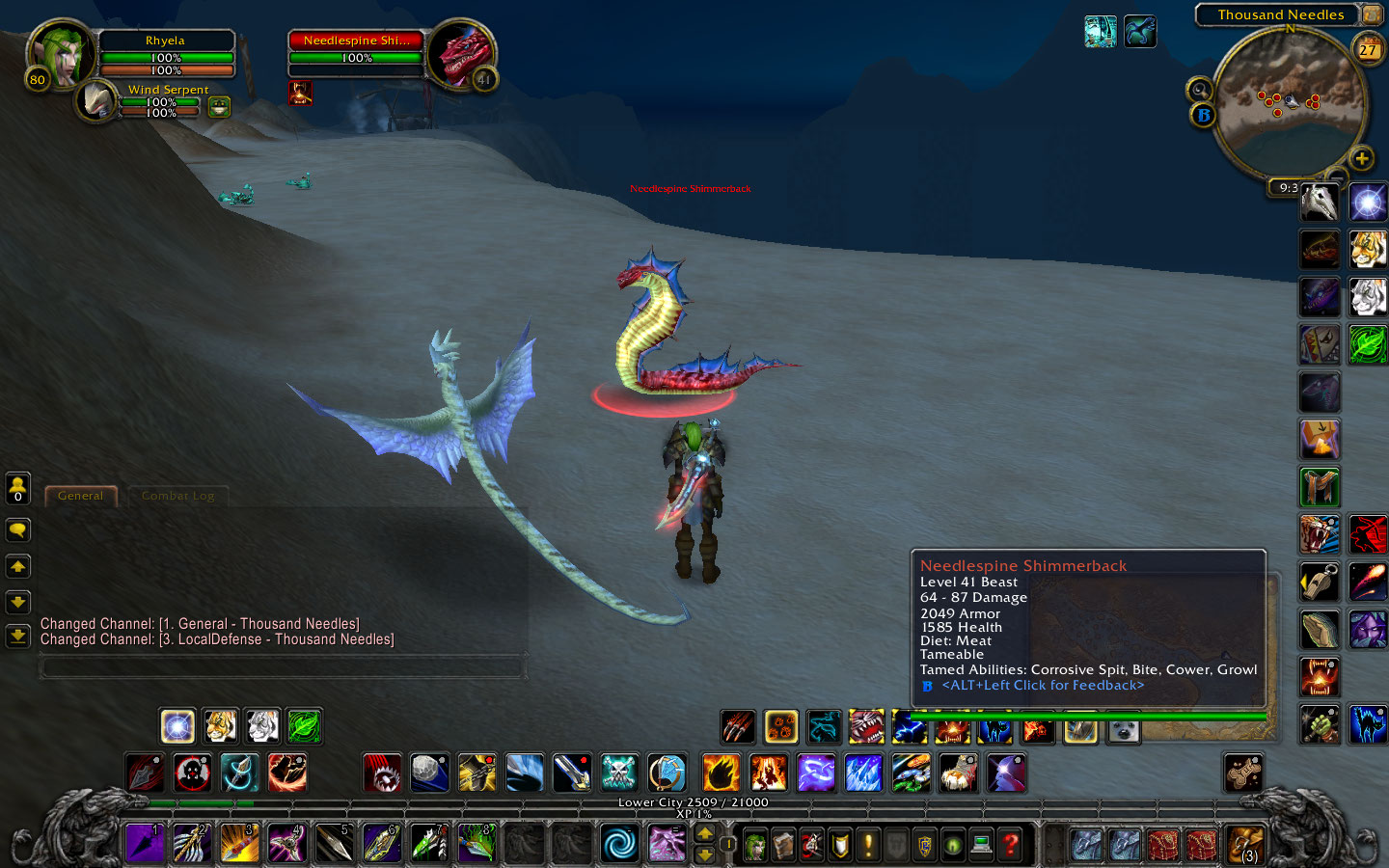Activate the skull and crossbones ability icon
Image resolution: width=1389 pixels, height=868 pixels.
pos(619,773)
